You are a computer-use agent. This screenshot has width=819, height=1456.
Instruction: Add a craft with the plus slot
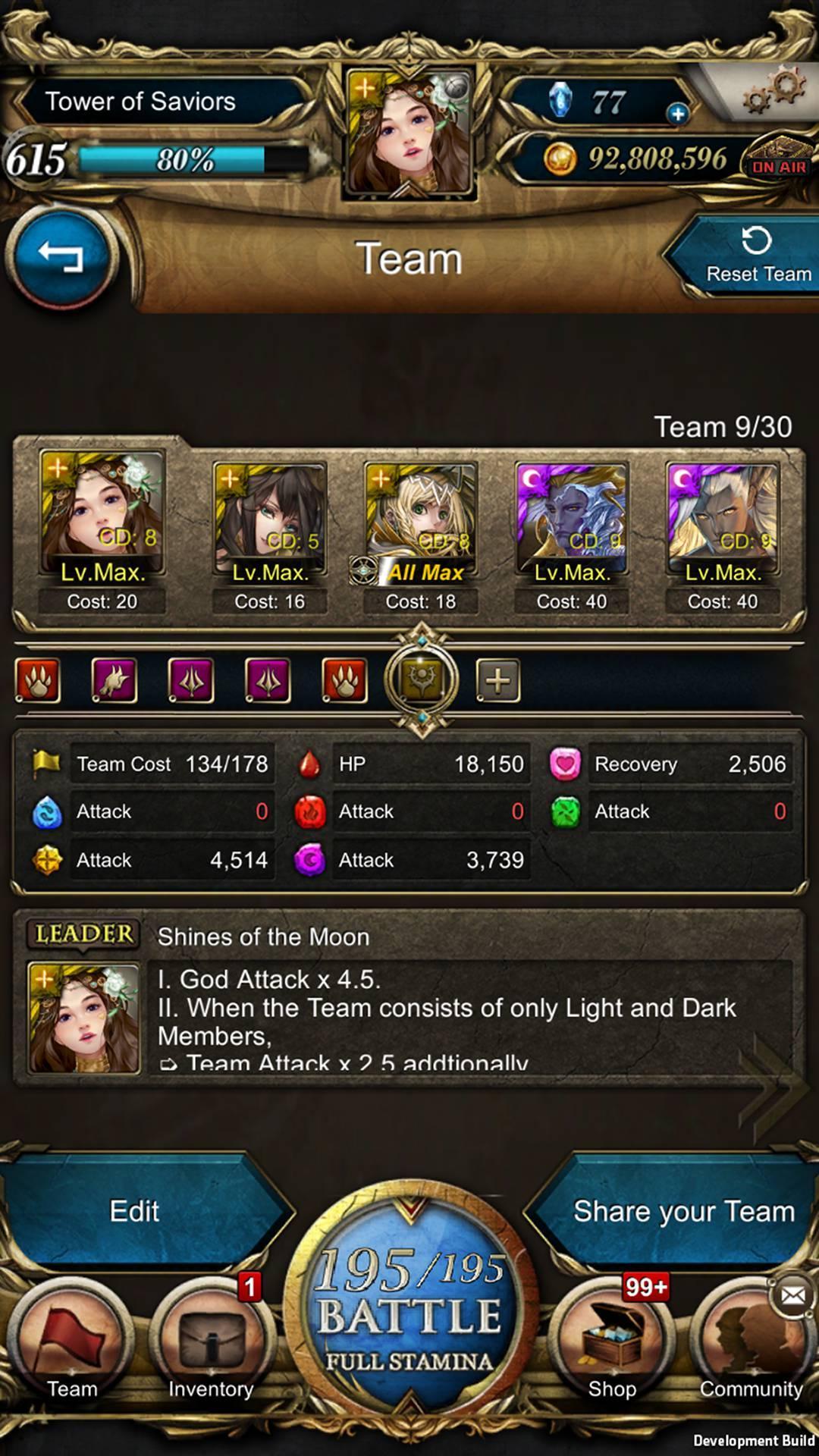point(497,680)
